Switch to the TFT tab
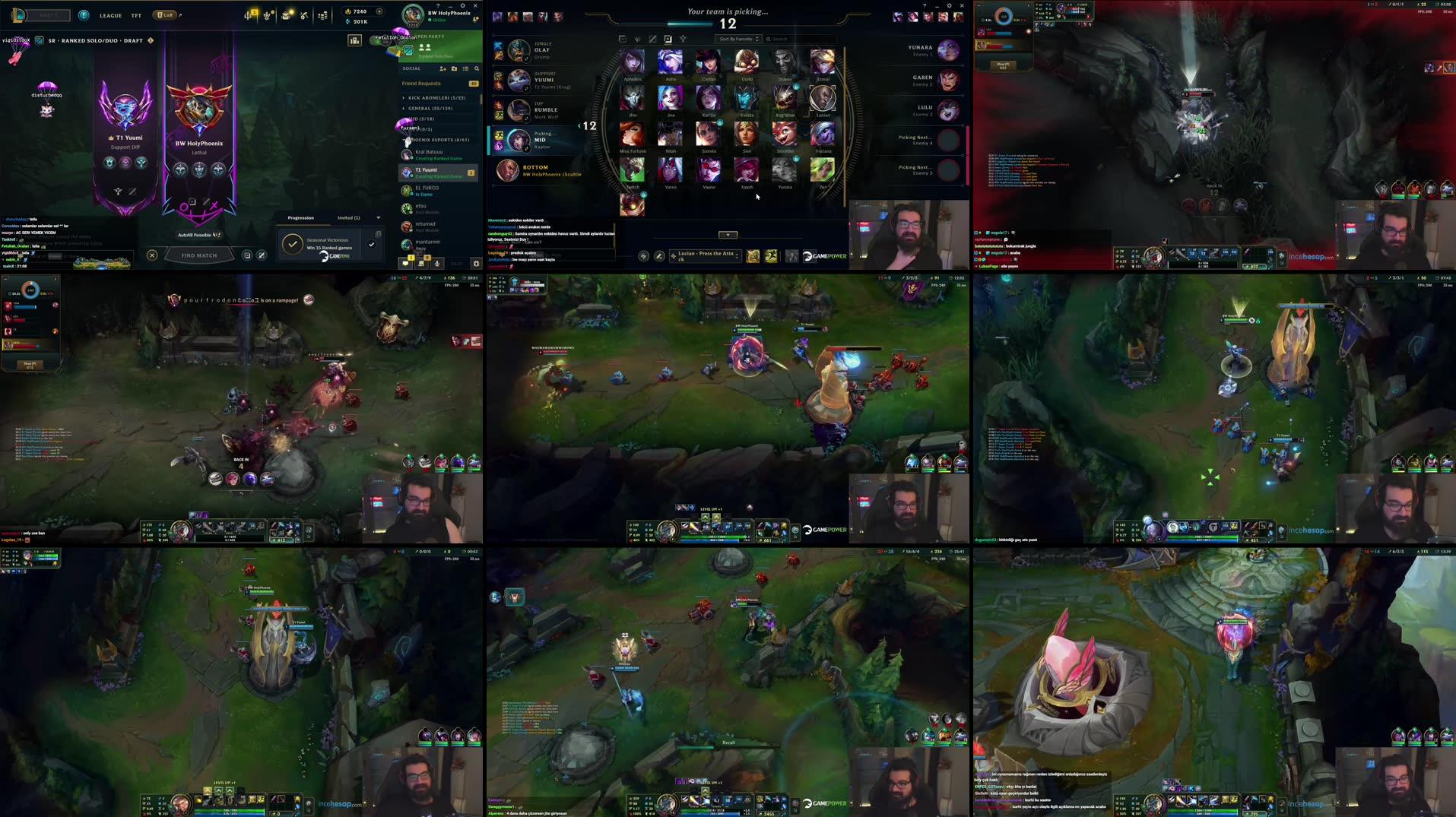 pyautogui.click(x=137, y=15)
